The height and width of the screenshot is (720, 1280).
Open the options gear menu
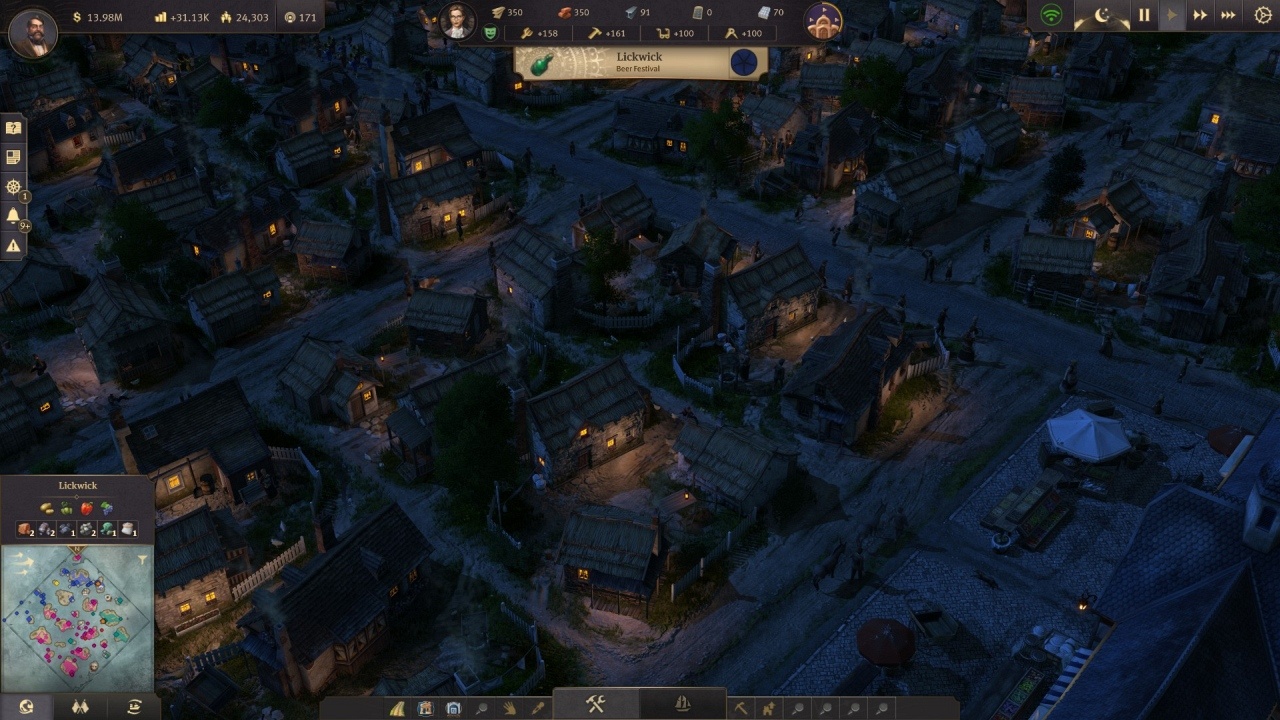(1263, 15)
